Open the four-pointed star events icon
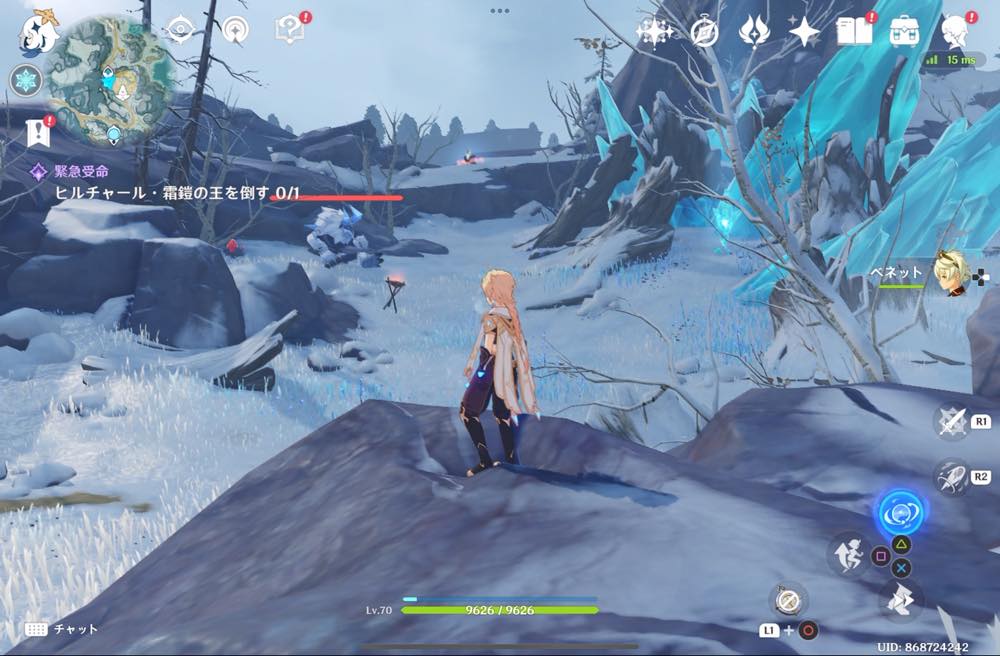Screen dimensions: 1000x656 (804, 32)
